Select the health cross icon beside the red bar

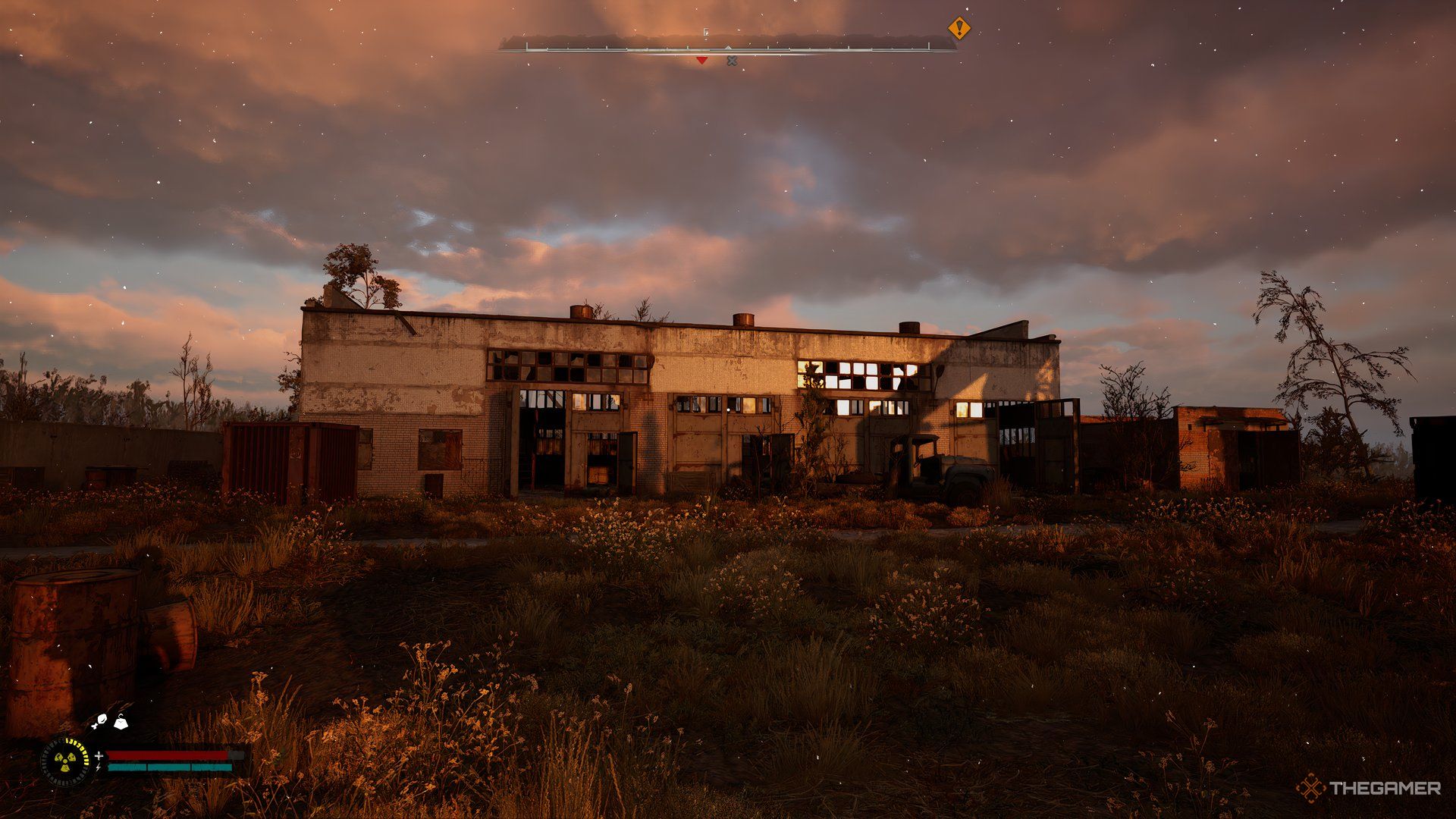point(99,756)
